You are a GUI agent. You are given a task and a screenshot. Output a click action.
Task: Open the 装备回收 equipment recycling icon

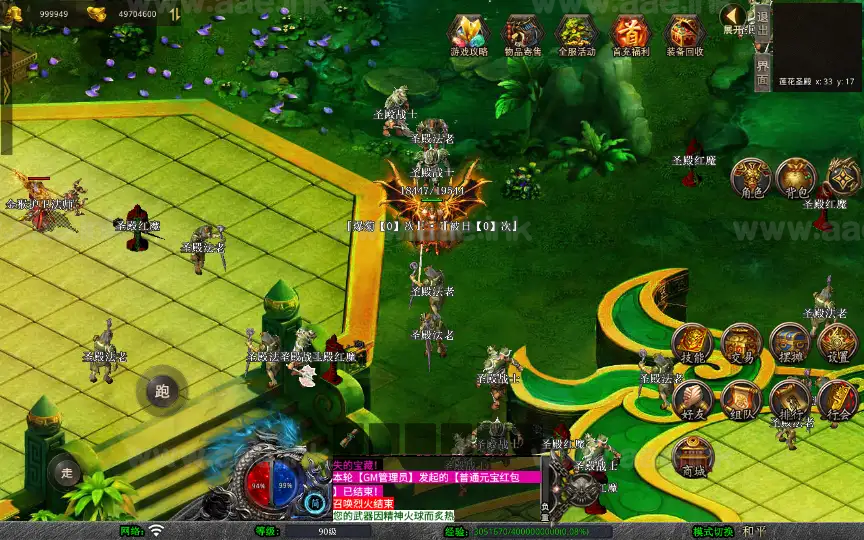point(684,35)
